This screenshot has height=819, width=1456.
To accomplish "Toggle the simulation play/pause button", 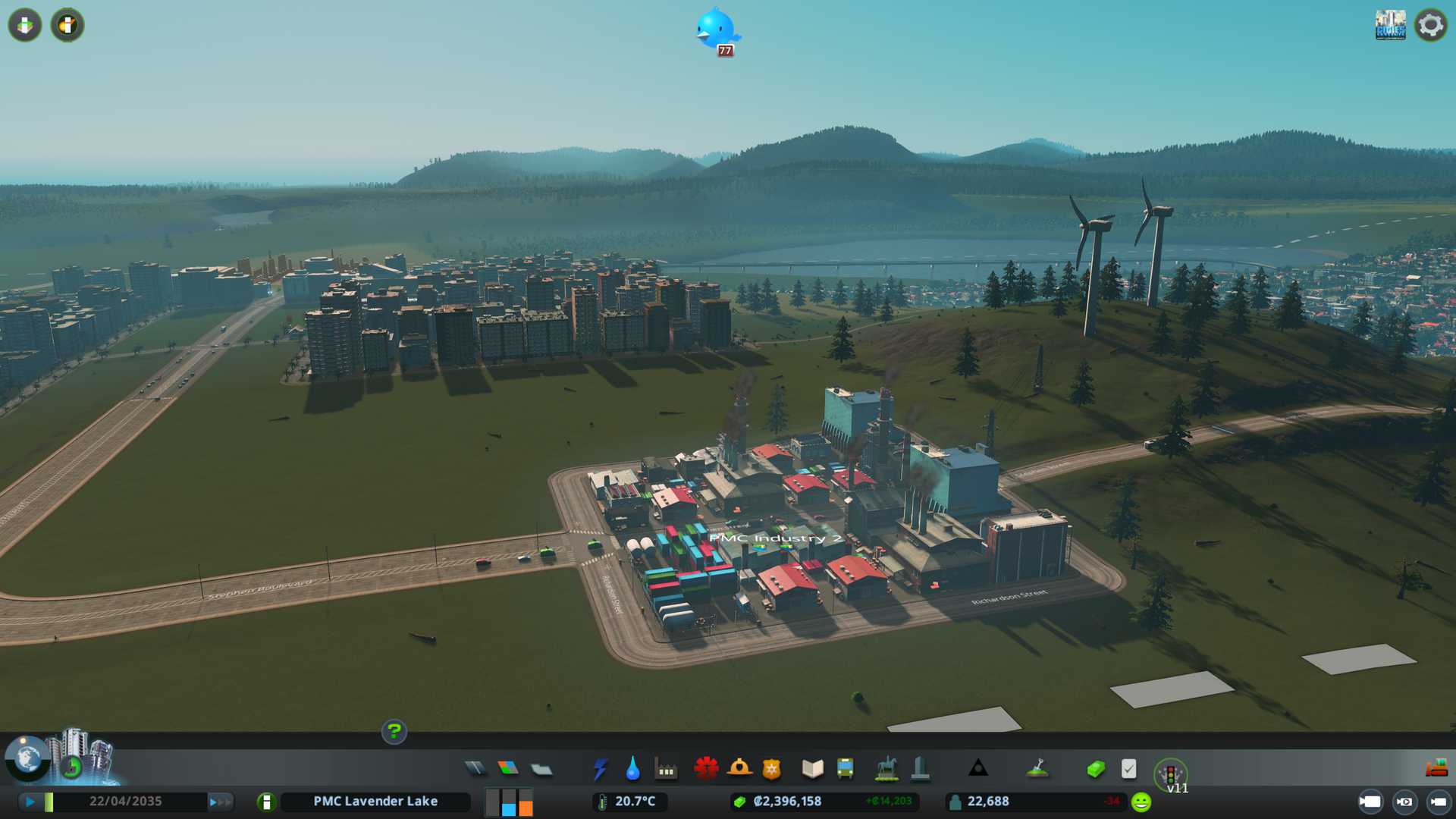I will point(30,802).
